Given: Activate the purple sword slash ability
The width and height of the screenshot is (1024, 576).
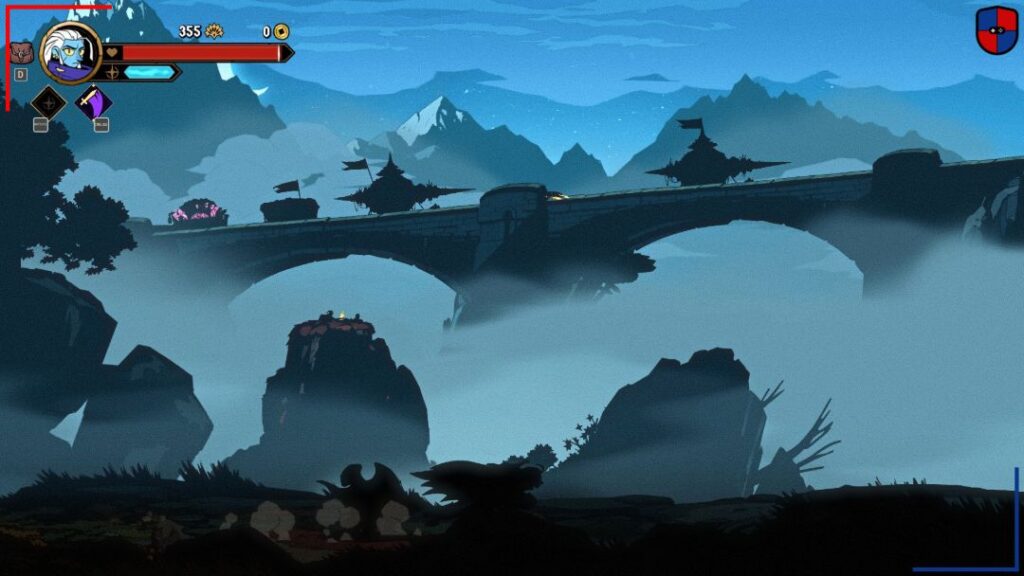Looking at the screenshot, I should click(94, 102).
